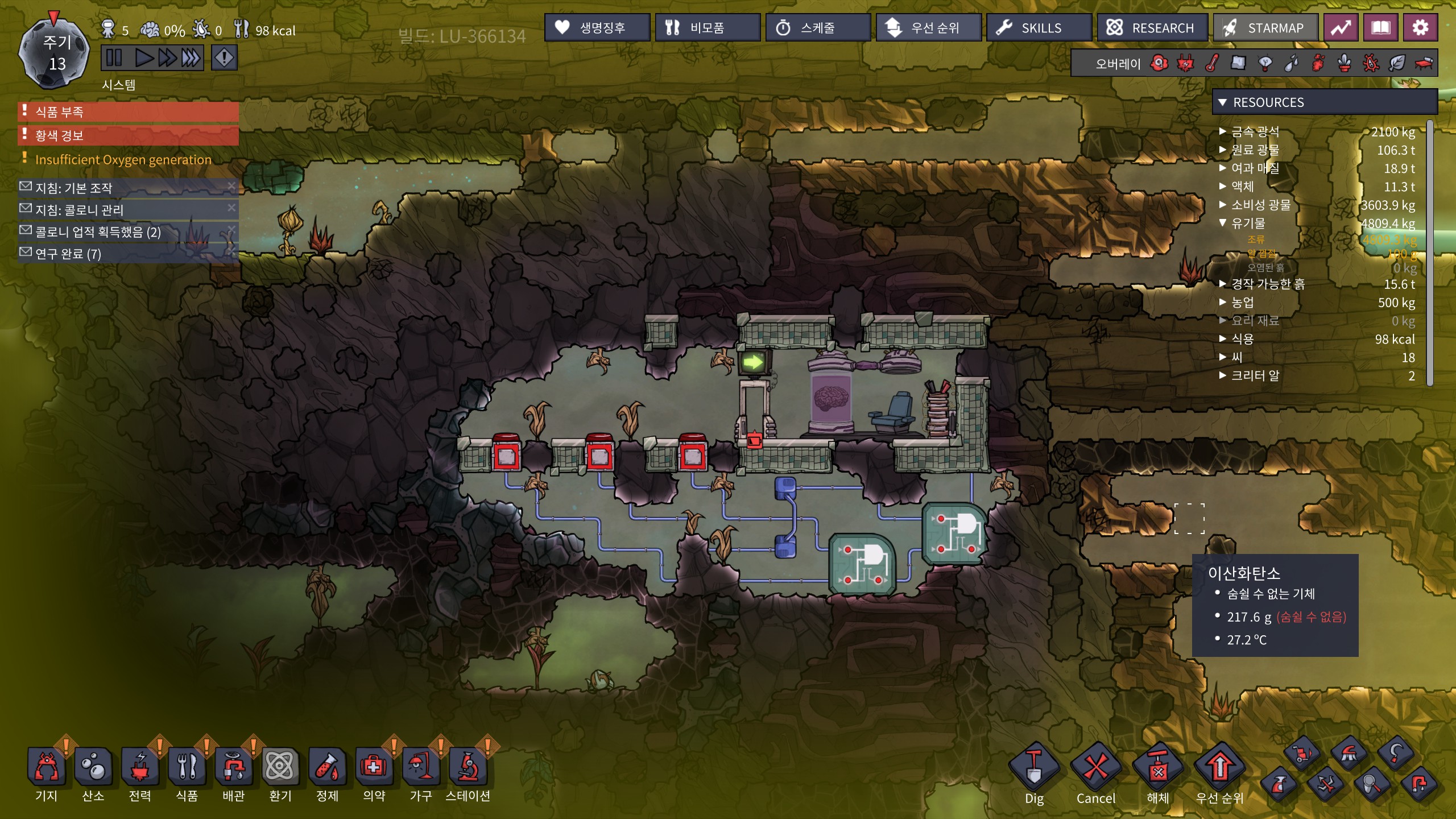
Task: Open the RESEARCH screen
Action: [x=1152, y=27]
